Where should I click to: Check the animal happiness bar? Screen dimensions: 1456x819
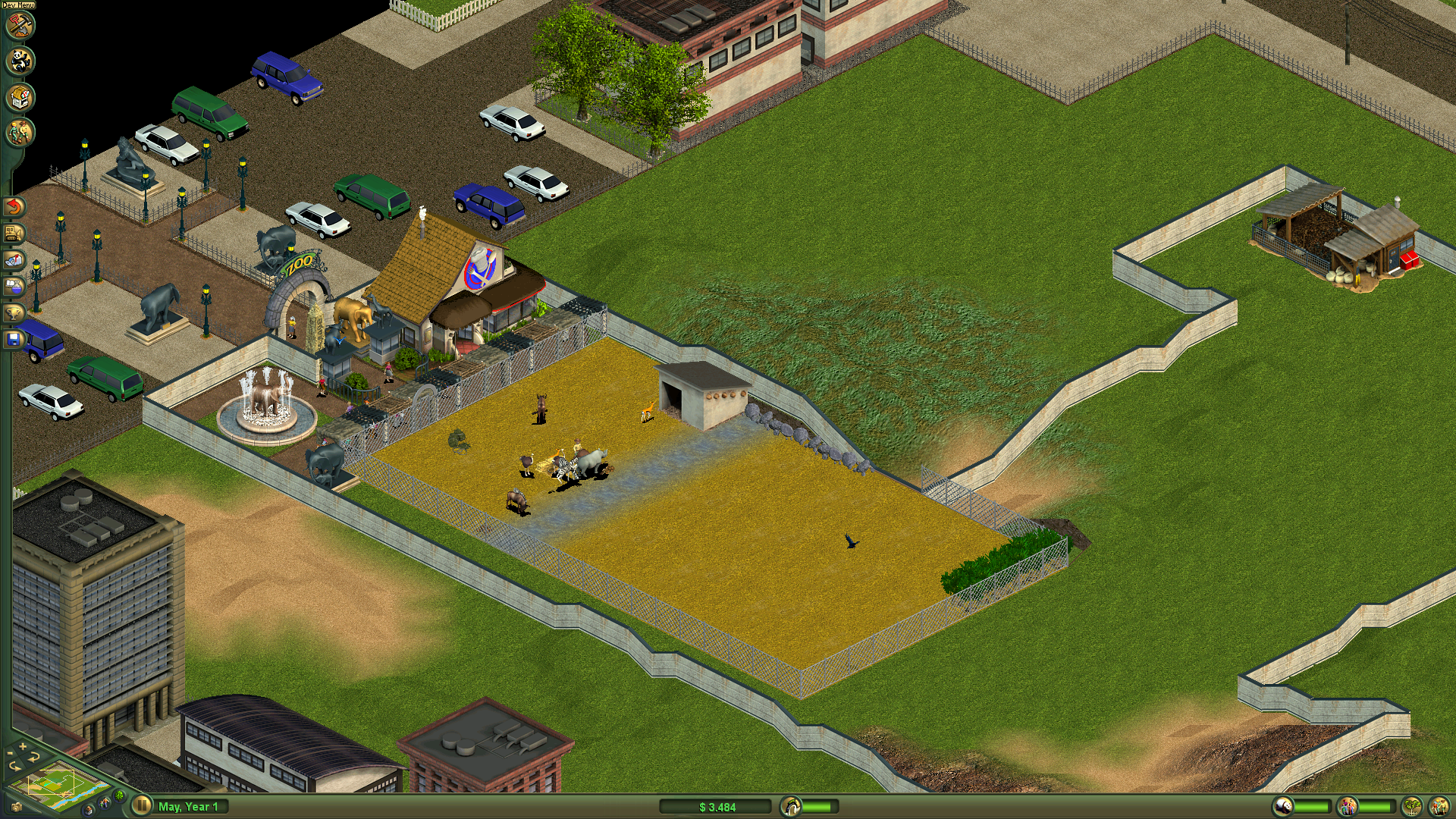coord(1313,806)
